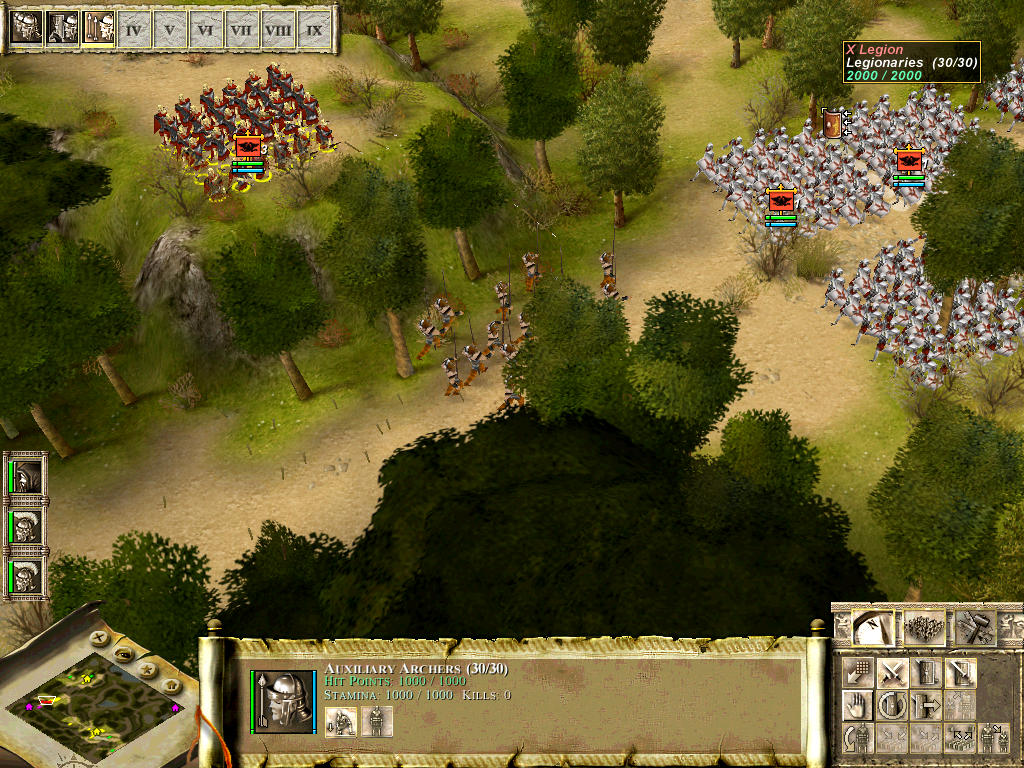
Task: Switch to the troop formation tab
Action: click(923, 627)
